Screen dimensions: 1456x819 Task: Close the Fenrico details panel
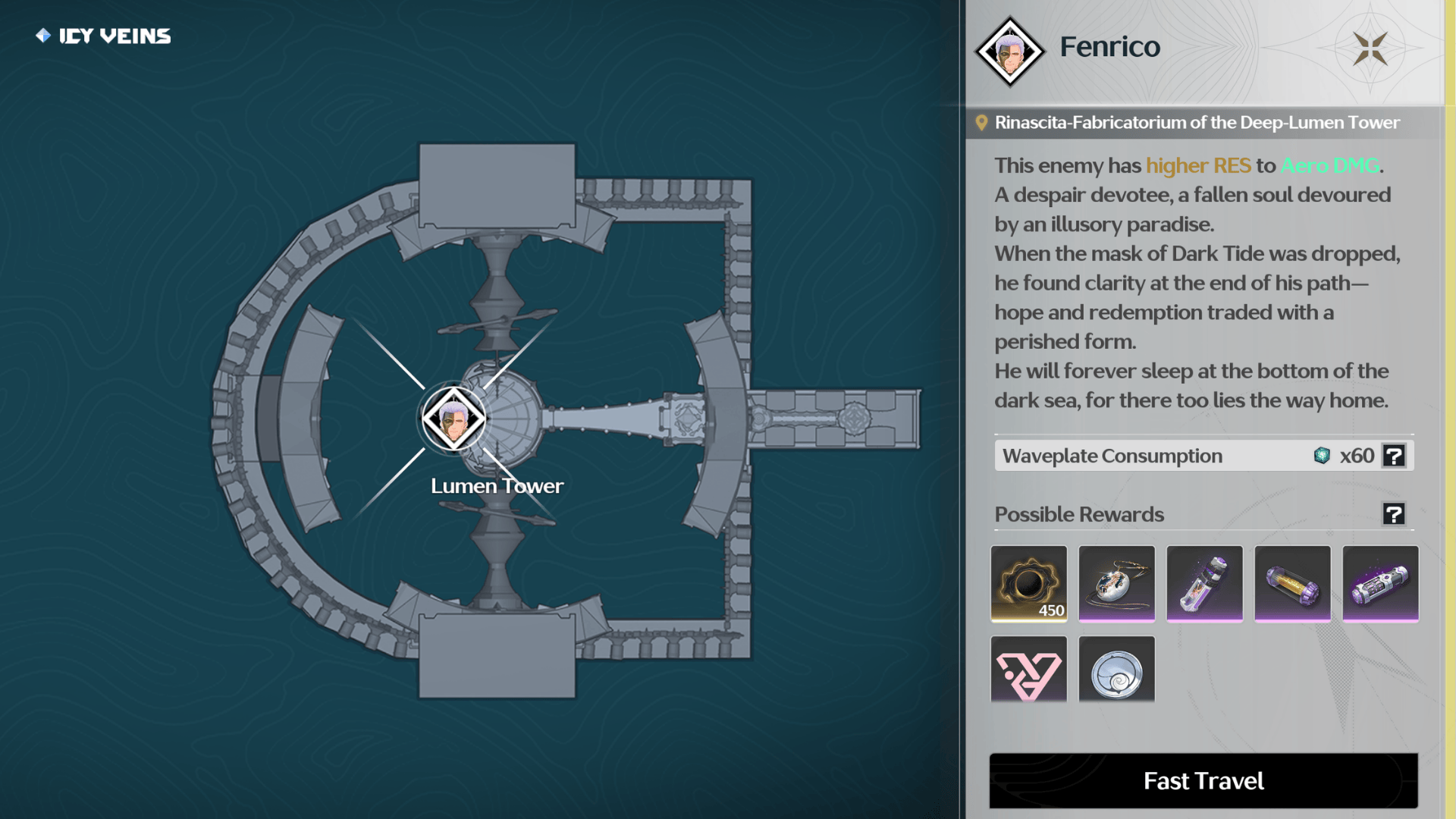click(1370, 49)
